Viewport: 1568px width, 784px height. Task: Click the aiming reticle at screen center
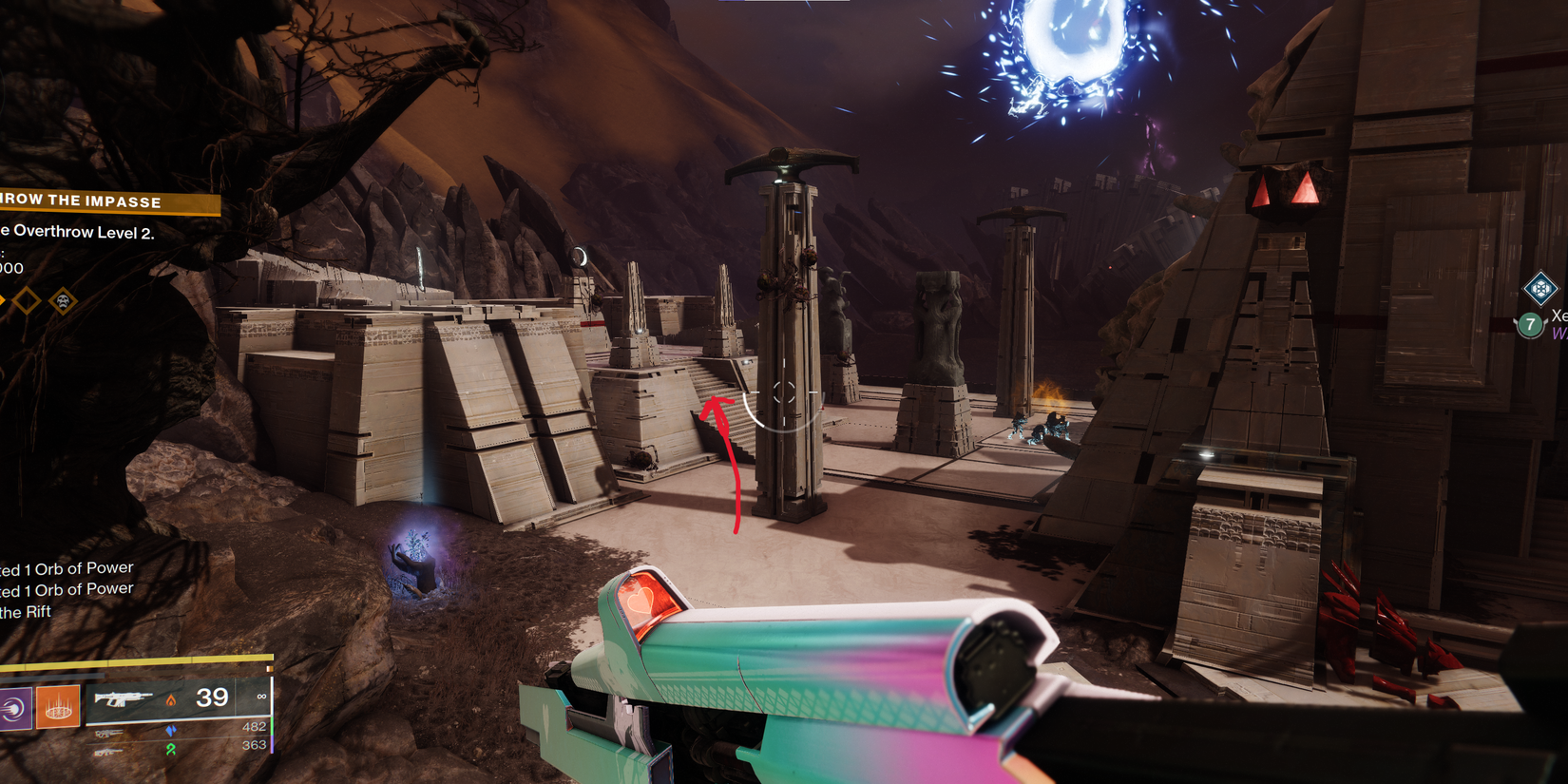tap(784, 392)
